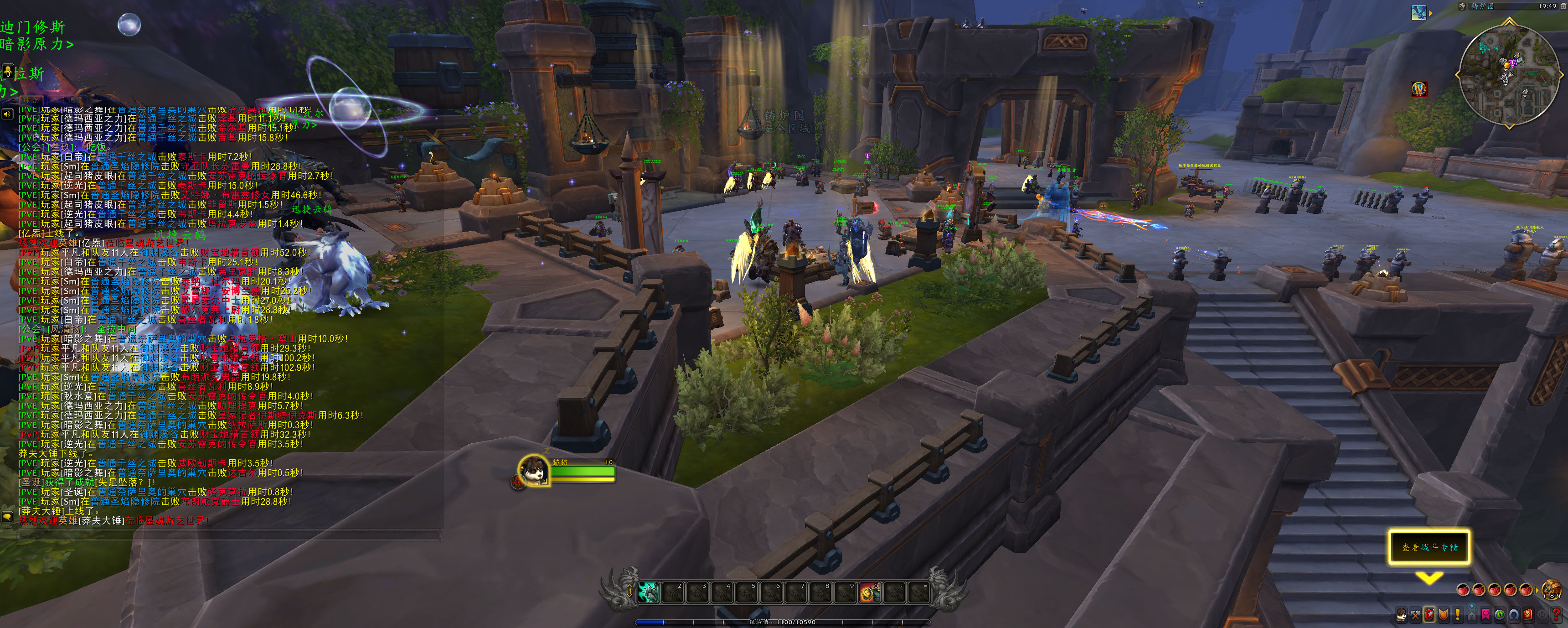Activate the glowing paw ability in slot 1
Viewport: 1568px width, 628px height.
648,592
